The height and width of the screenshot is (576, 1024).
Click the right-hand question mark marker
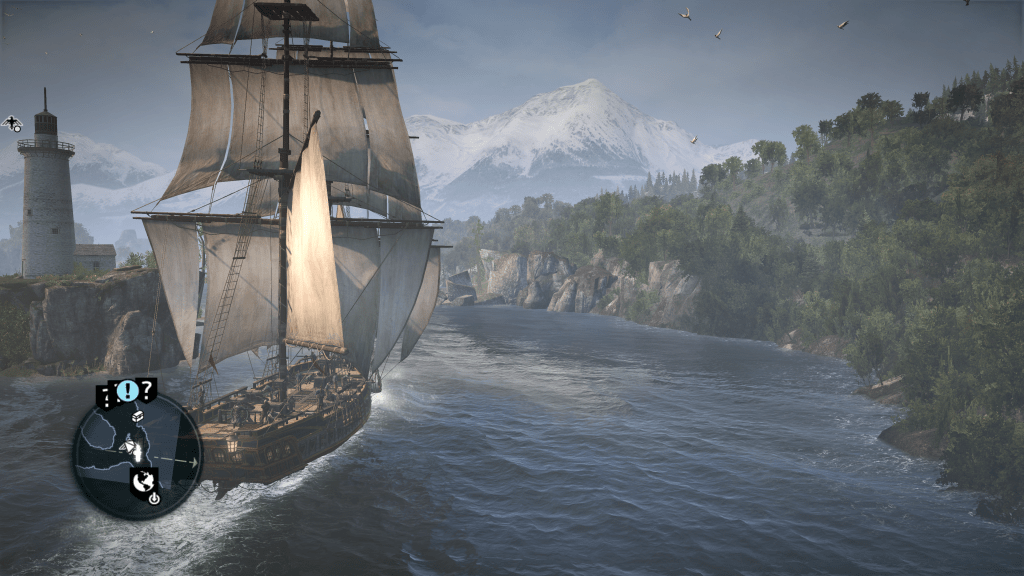(147, 389)
